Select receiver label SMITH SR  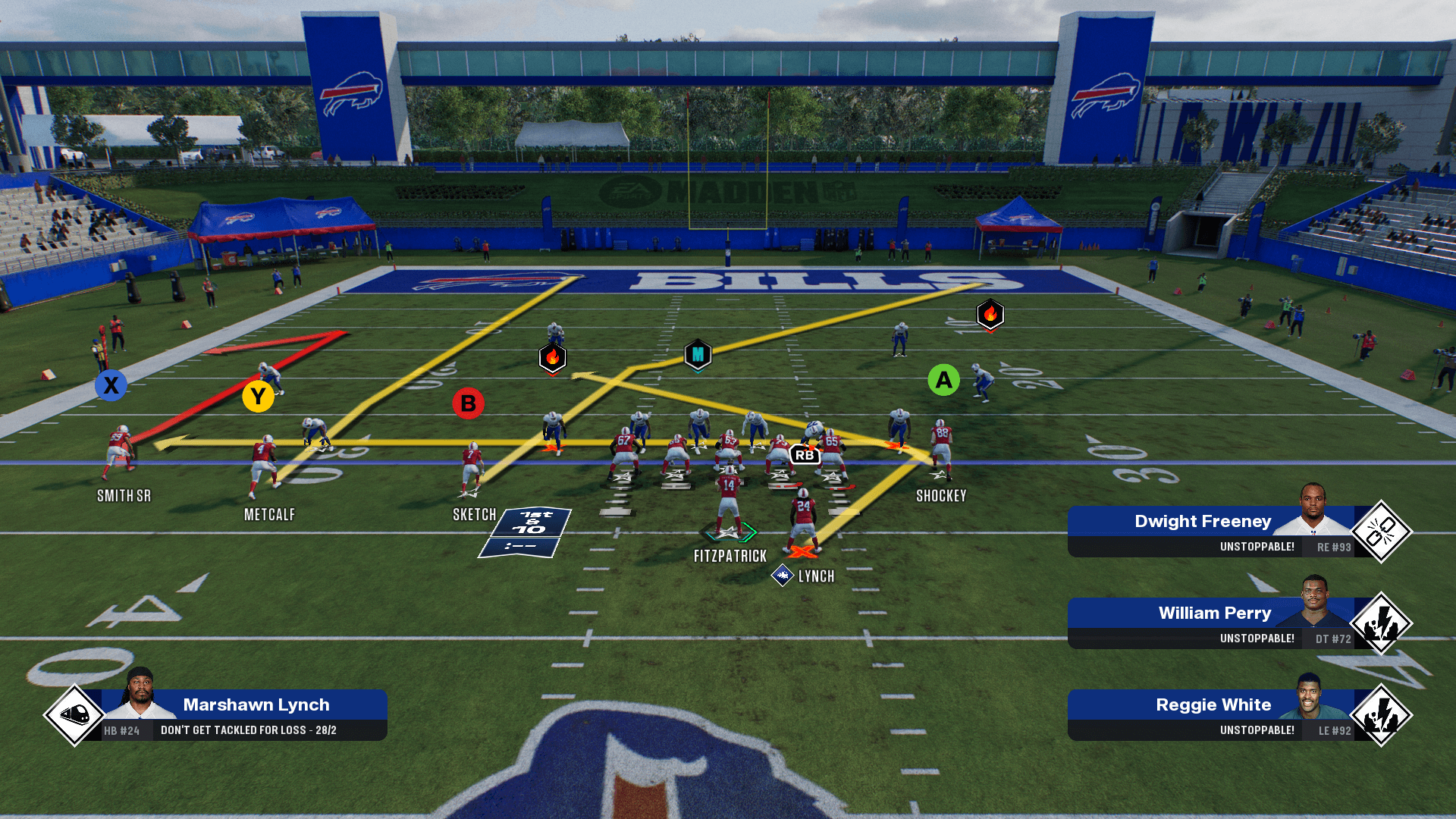(124, 496)
